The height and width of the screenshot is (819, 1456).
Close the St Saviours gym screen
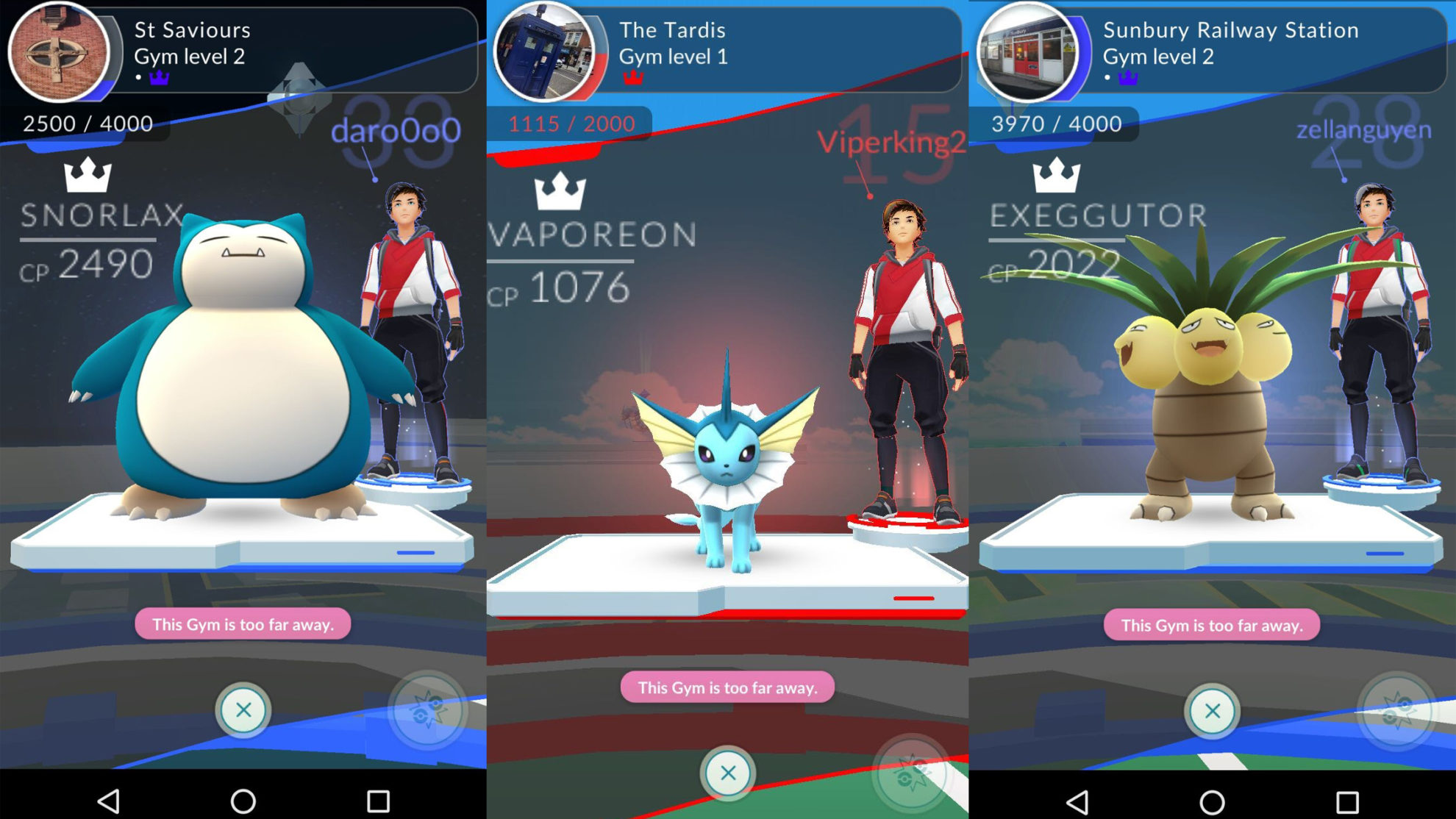tap(245, 712)
